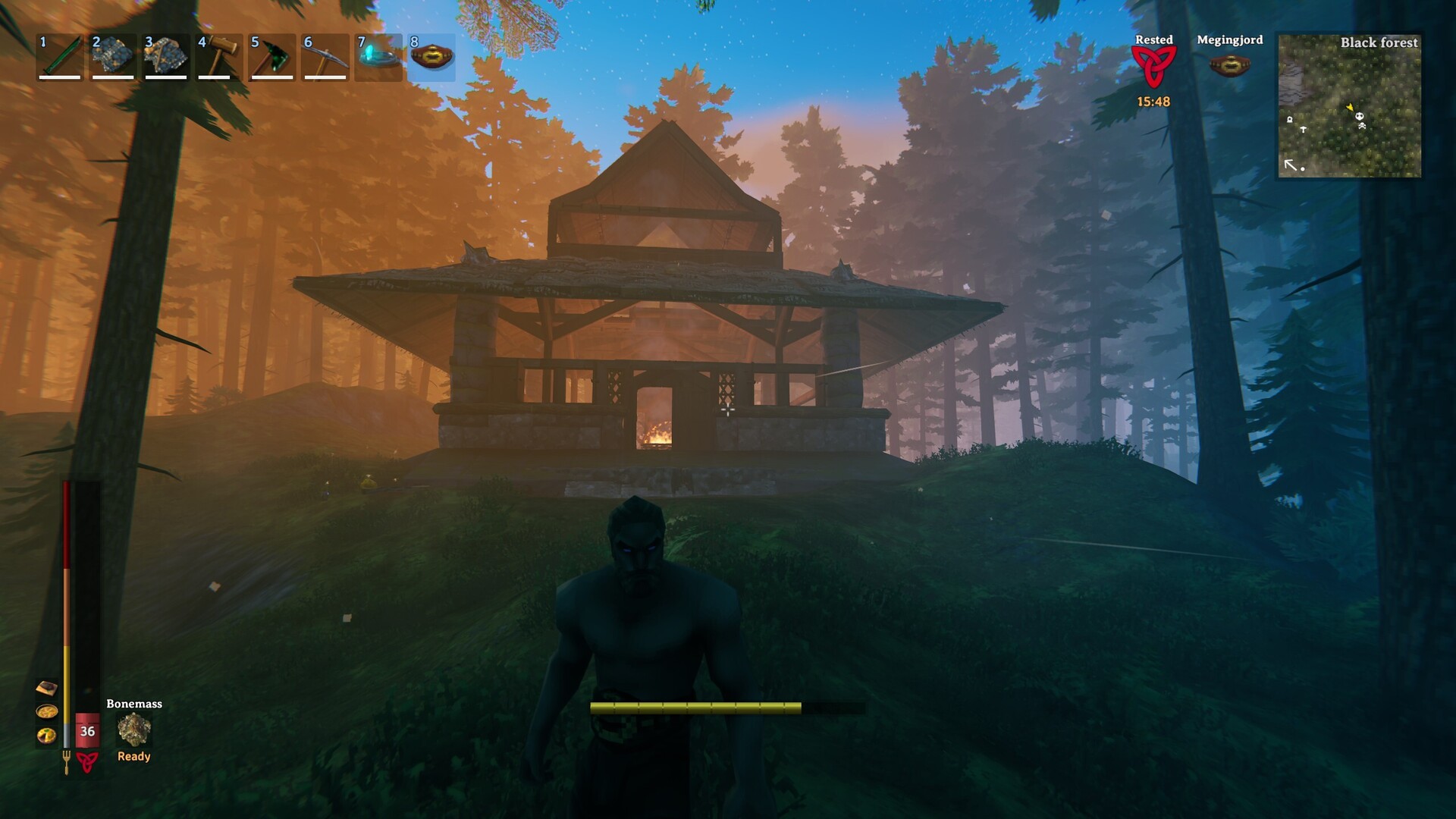Equip the pickaxe in hotbar slot 6
Image resolution: width=1456 pixels, height=819 pixels.
pos(325,56)
